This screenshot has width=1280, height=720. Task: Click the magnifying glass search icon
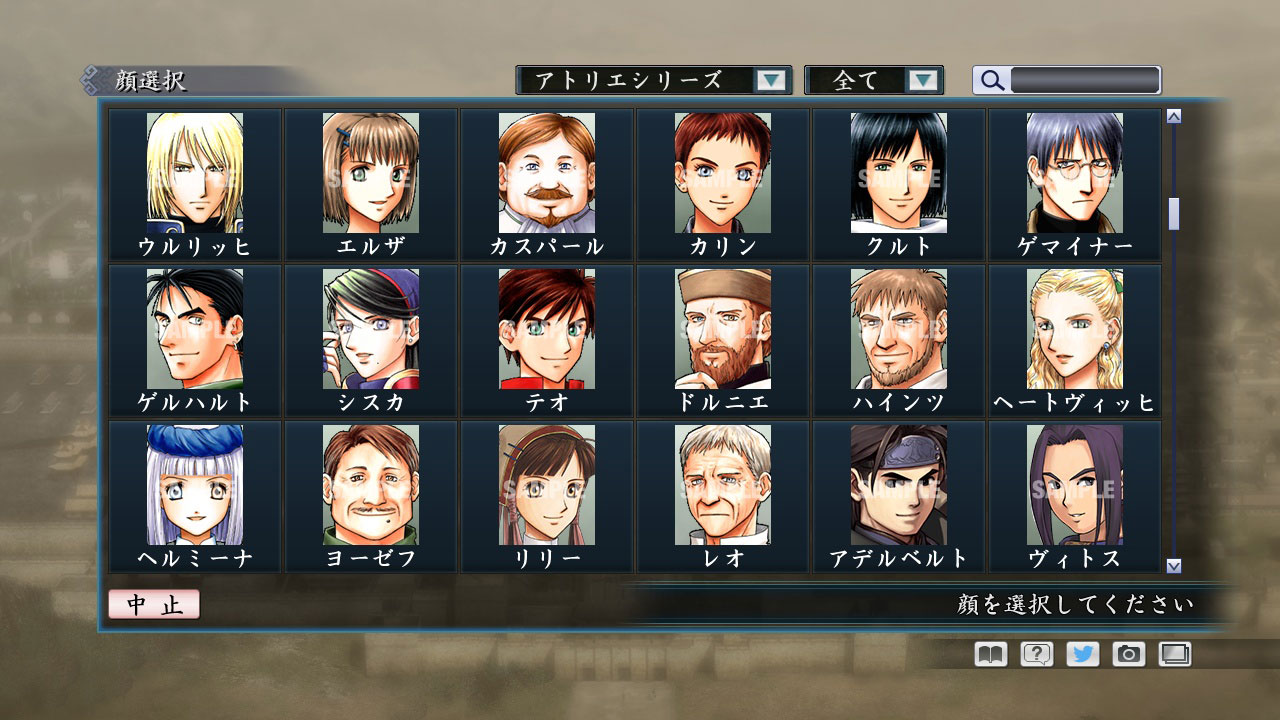pos(991,80)
